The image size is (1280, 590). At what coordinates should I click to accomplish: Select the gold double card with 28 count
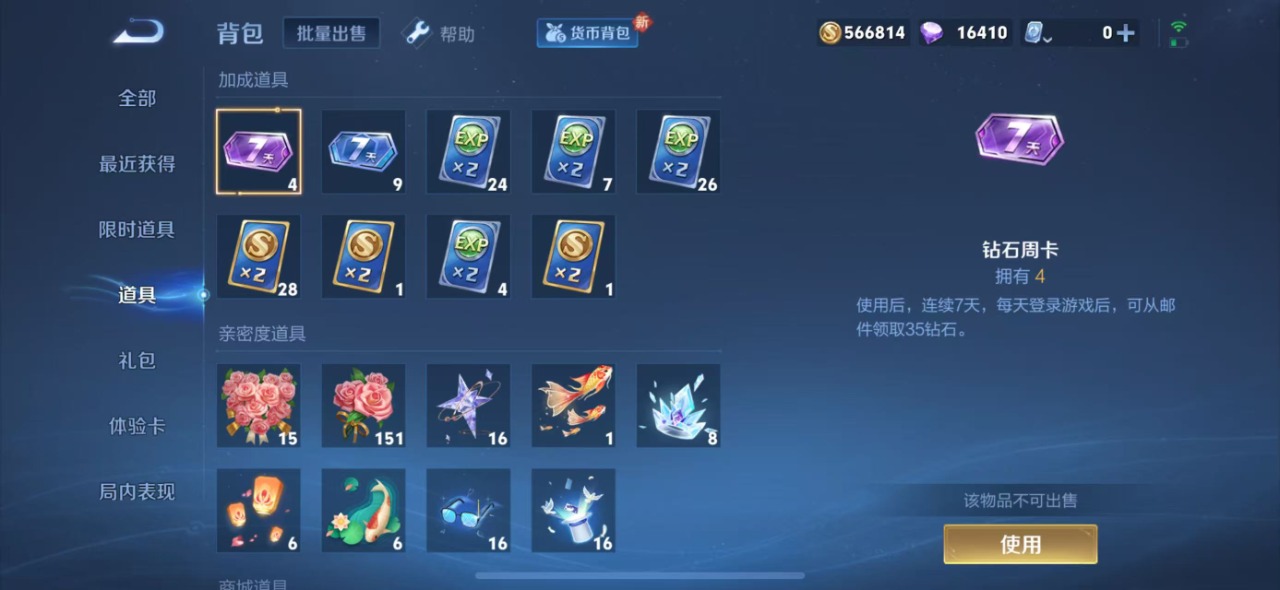(x=258, y=256)
